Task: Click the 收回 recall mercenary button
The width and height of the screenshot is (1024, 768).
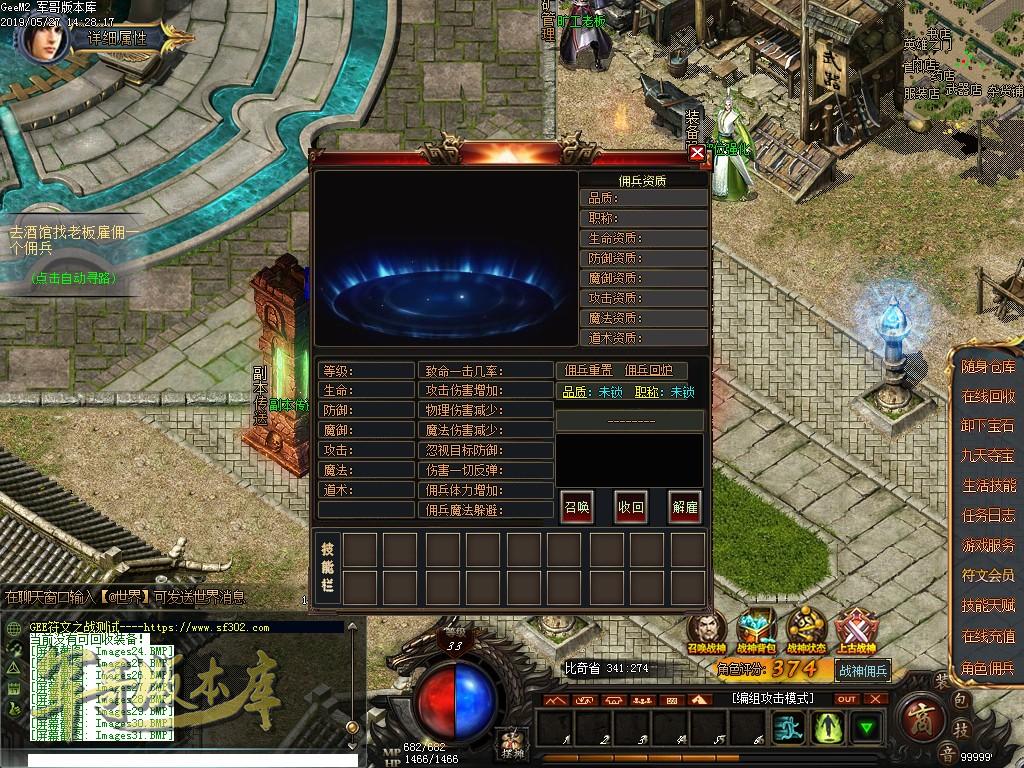Action: tap(630, 507)
